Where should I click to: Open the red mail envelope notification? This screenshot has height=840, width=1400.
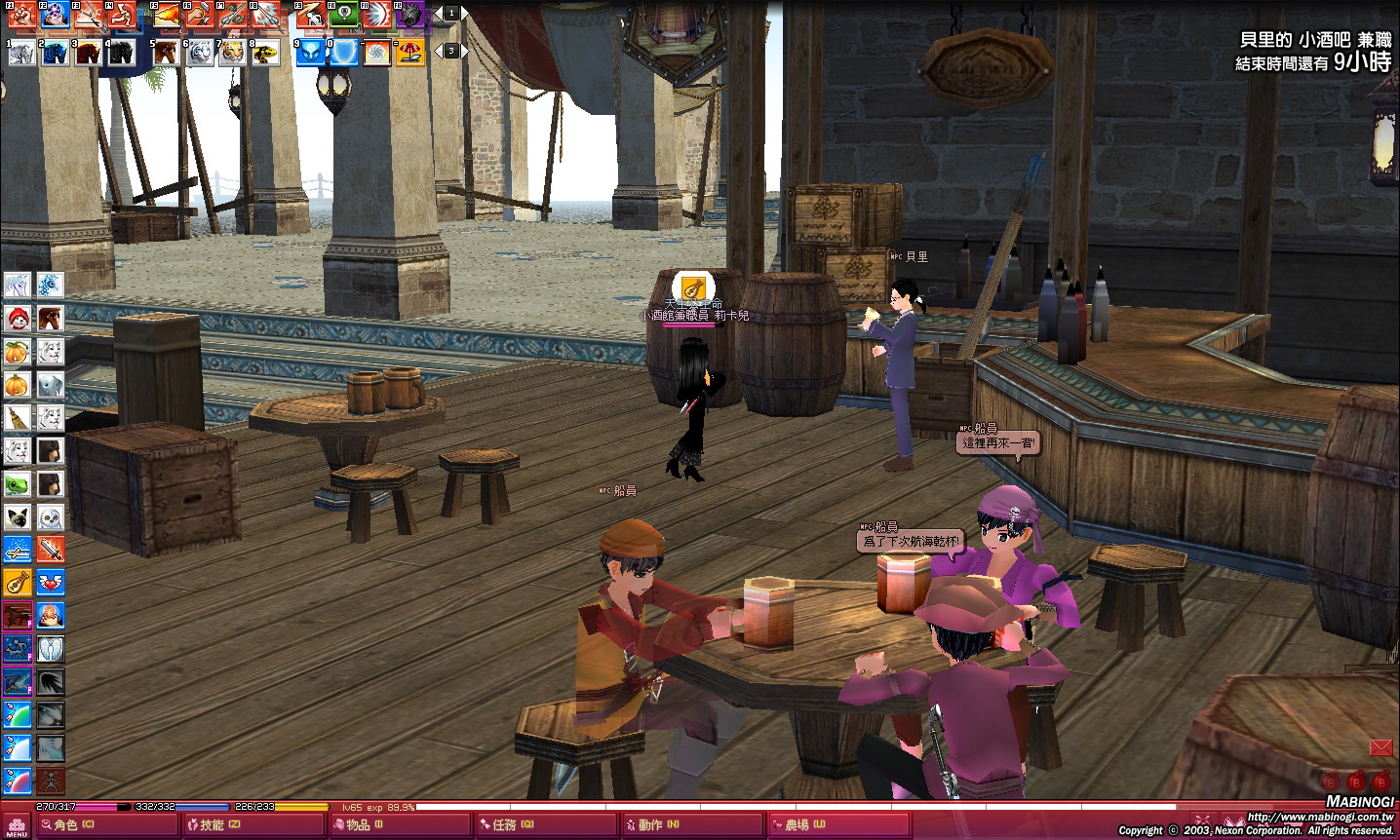click(x=1381, y=747)
